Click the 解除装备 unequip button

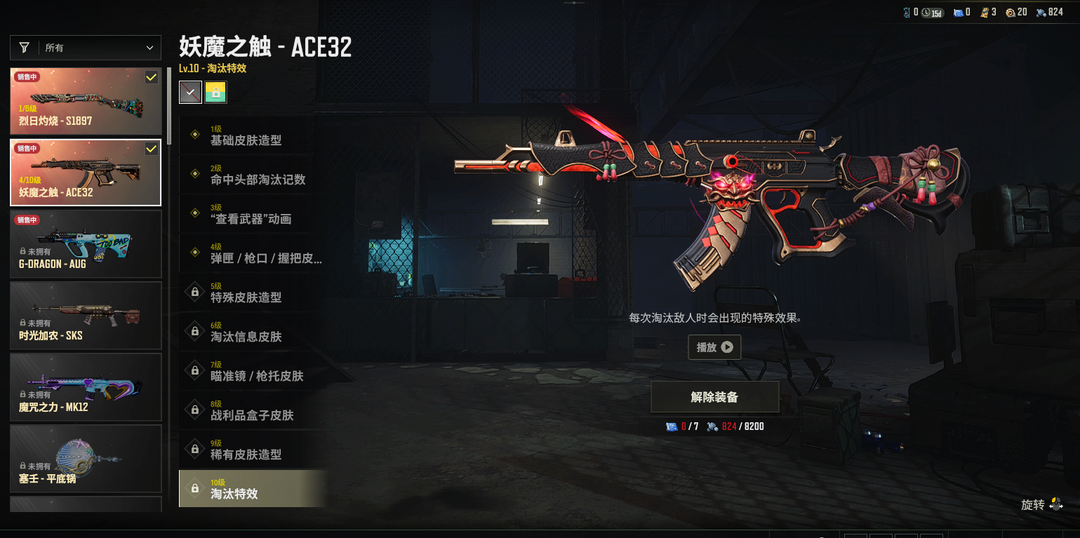point(714,397)
